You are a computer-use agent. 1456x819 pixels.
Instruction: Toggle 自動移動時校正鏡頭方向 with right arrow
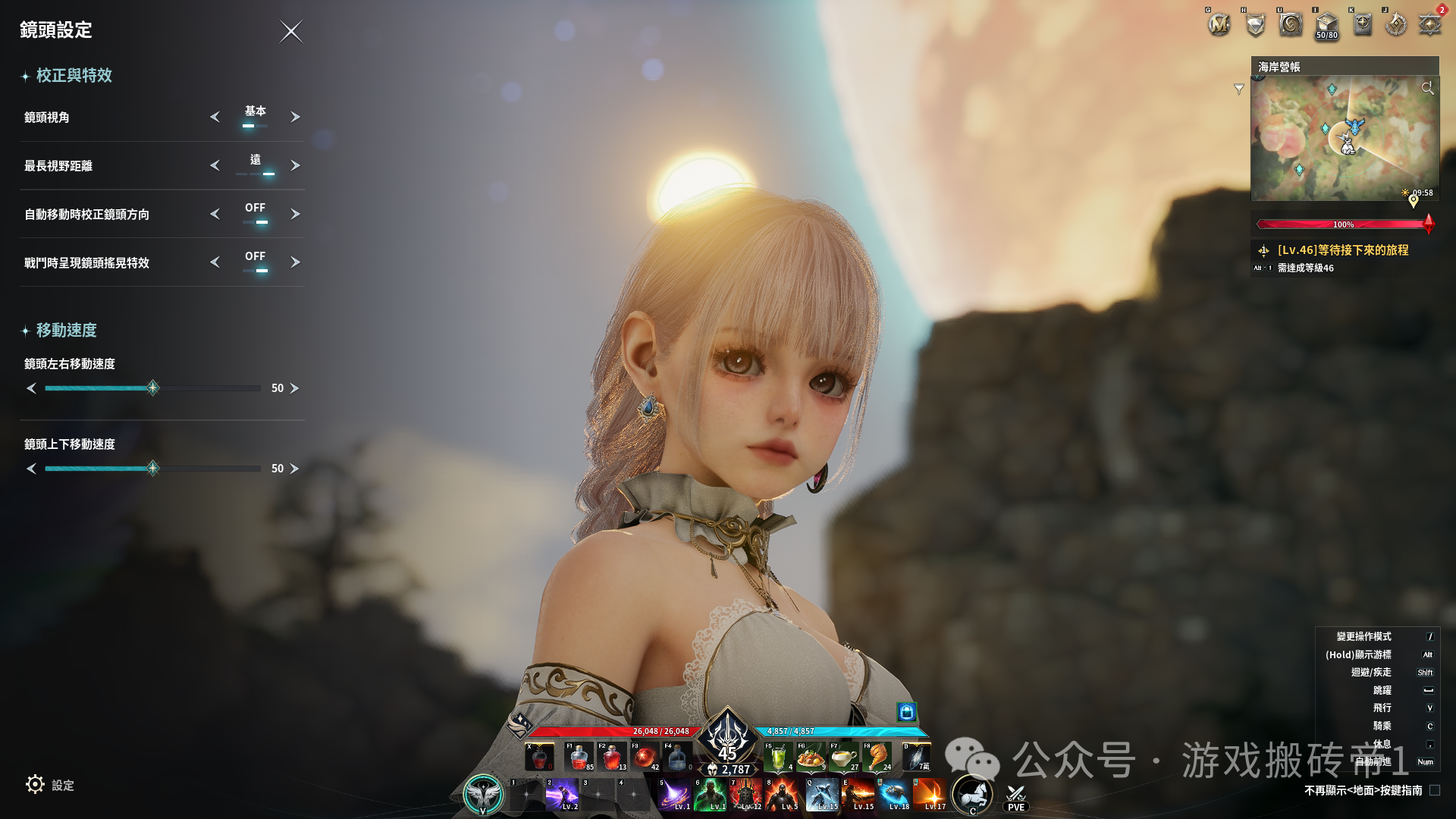point(295,214)
